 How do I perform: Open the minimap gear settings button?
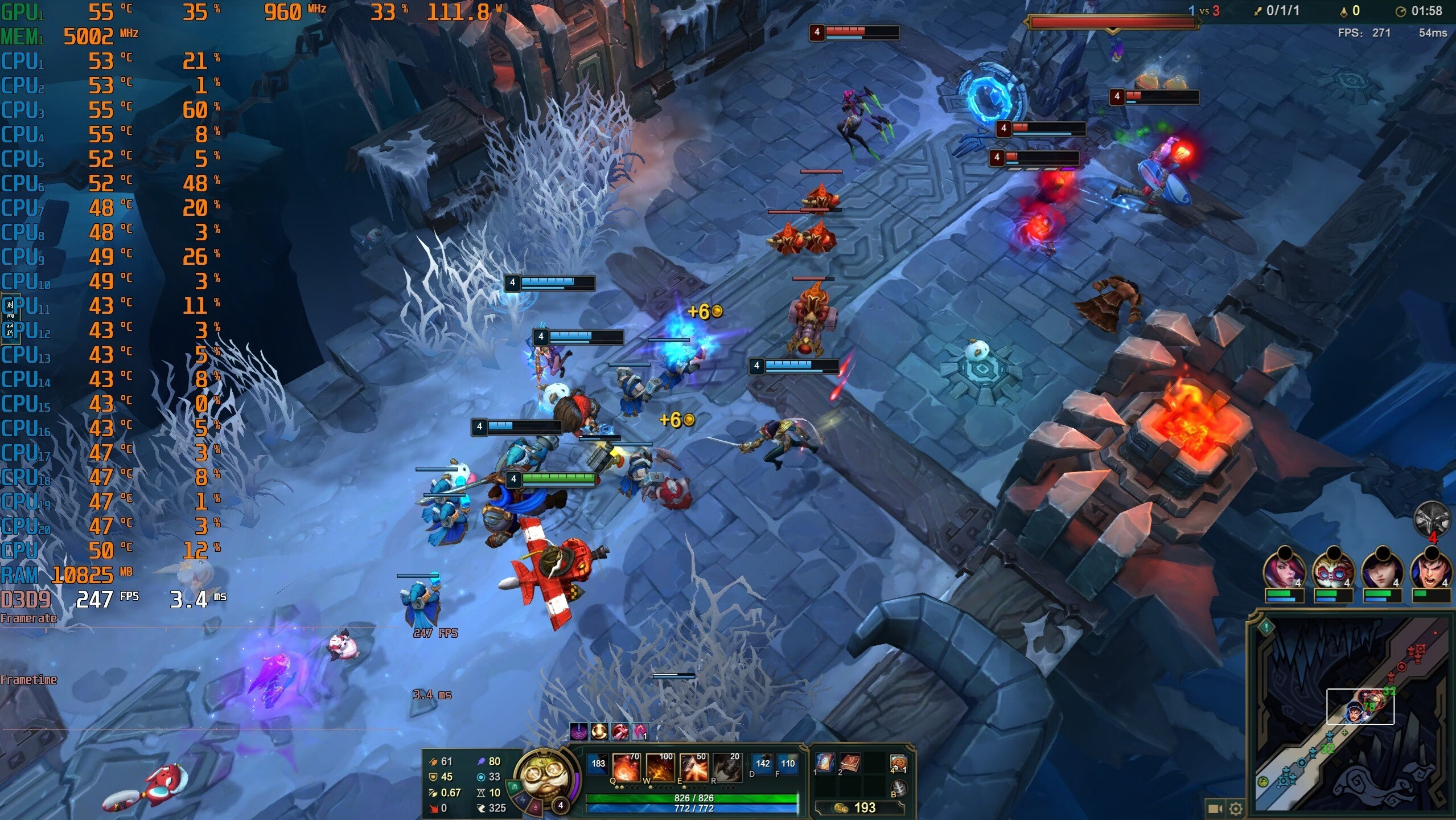(1235, 809)
